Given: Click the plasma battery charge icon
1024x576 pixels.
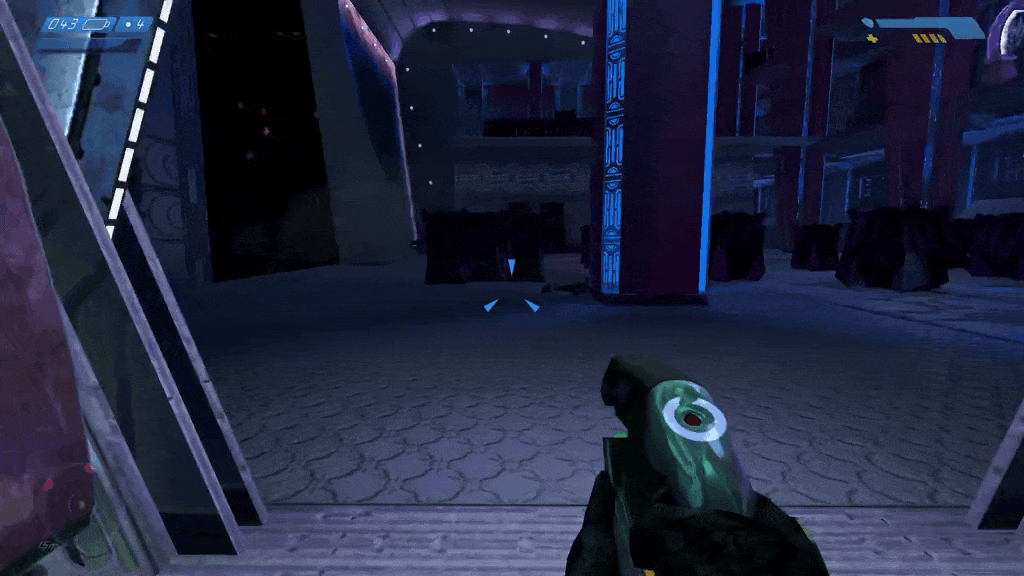Looking at the screenshot, I should click(x=97, y=23).
